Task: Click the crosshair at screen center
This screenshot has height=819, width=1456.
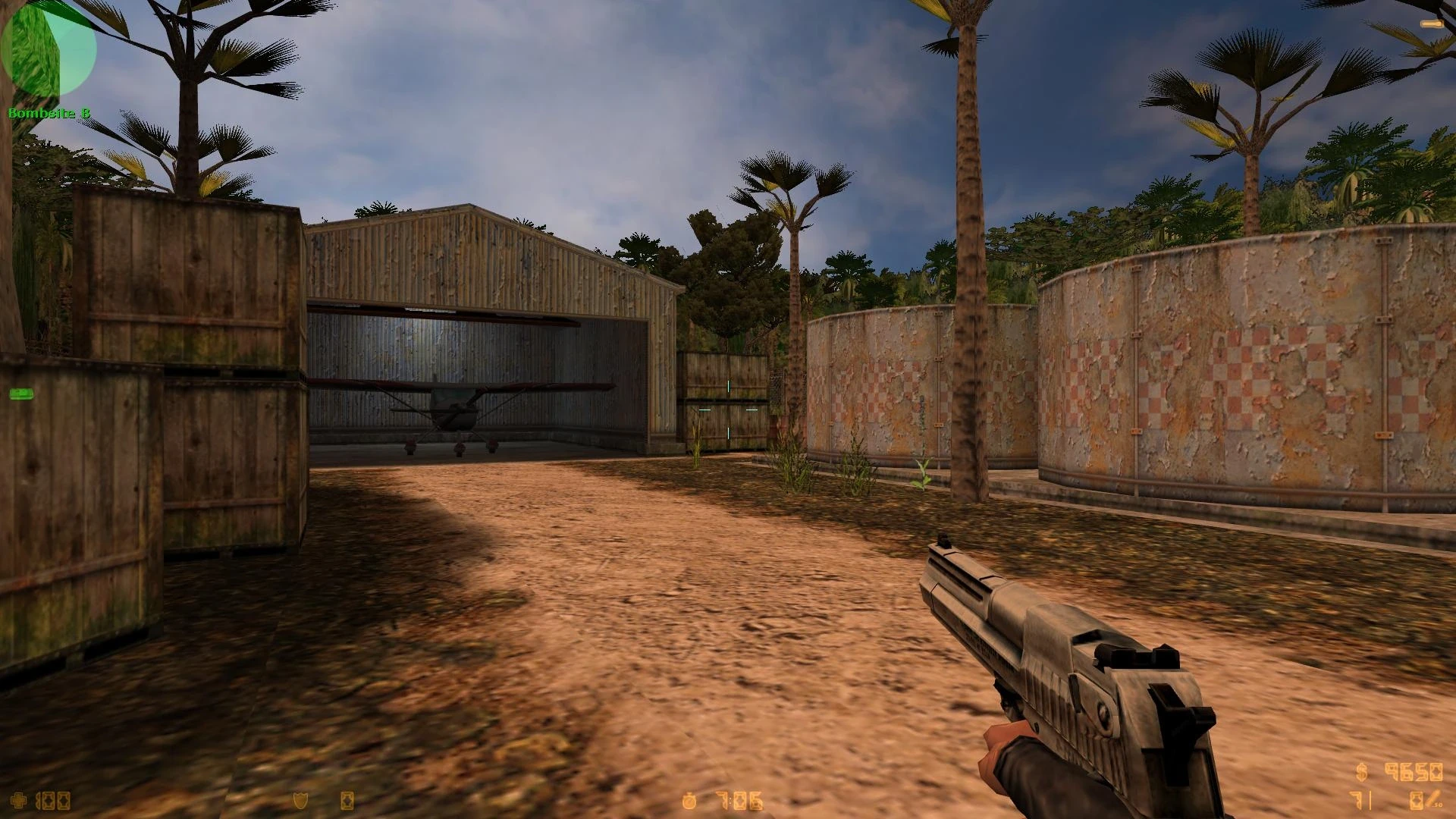Action: (x=728, y=409)
